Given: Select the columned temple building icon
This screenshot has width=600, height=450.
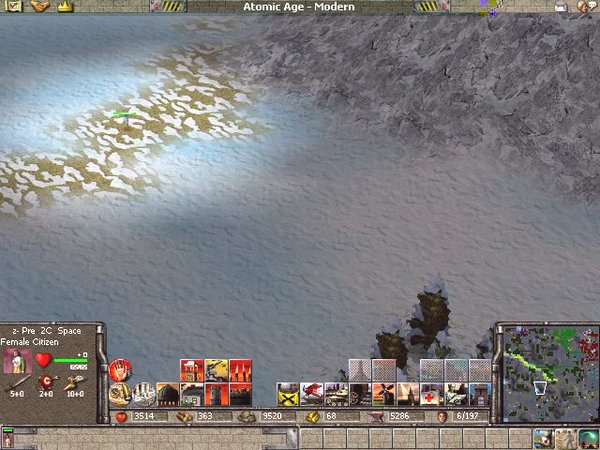Looking at the screenshot, I should pyautogui.click(x=143, y=393).
